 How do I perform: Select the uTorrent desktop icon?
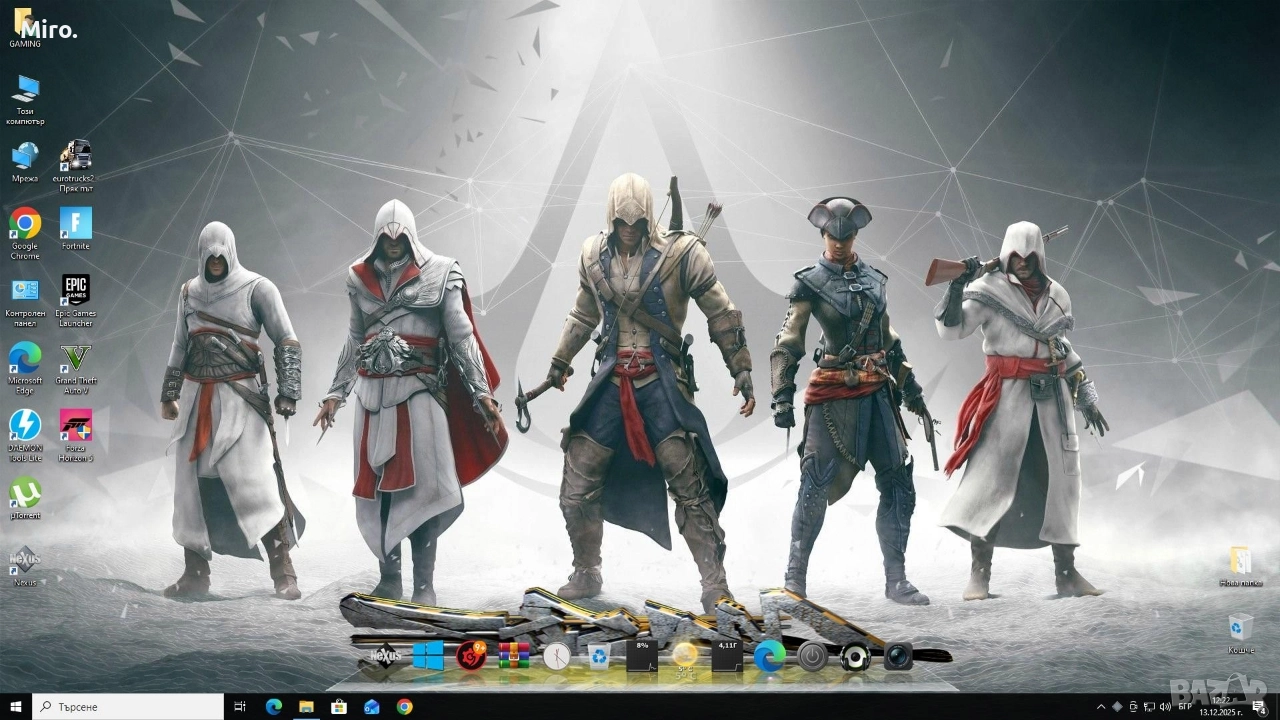[25, 492]
